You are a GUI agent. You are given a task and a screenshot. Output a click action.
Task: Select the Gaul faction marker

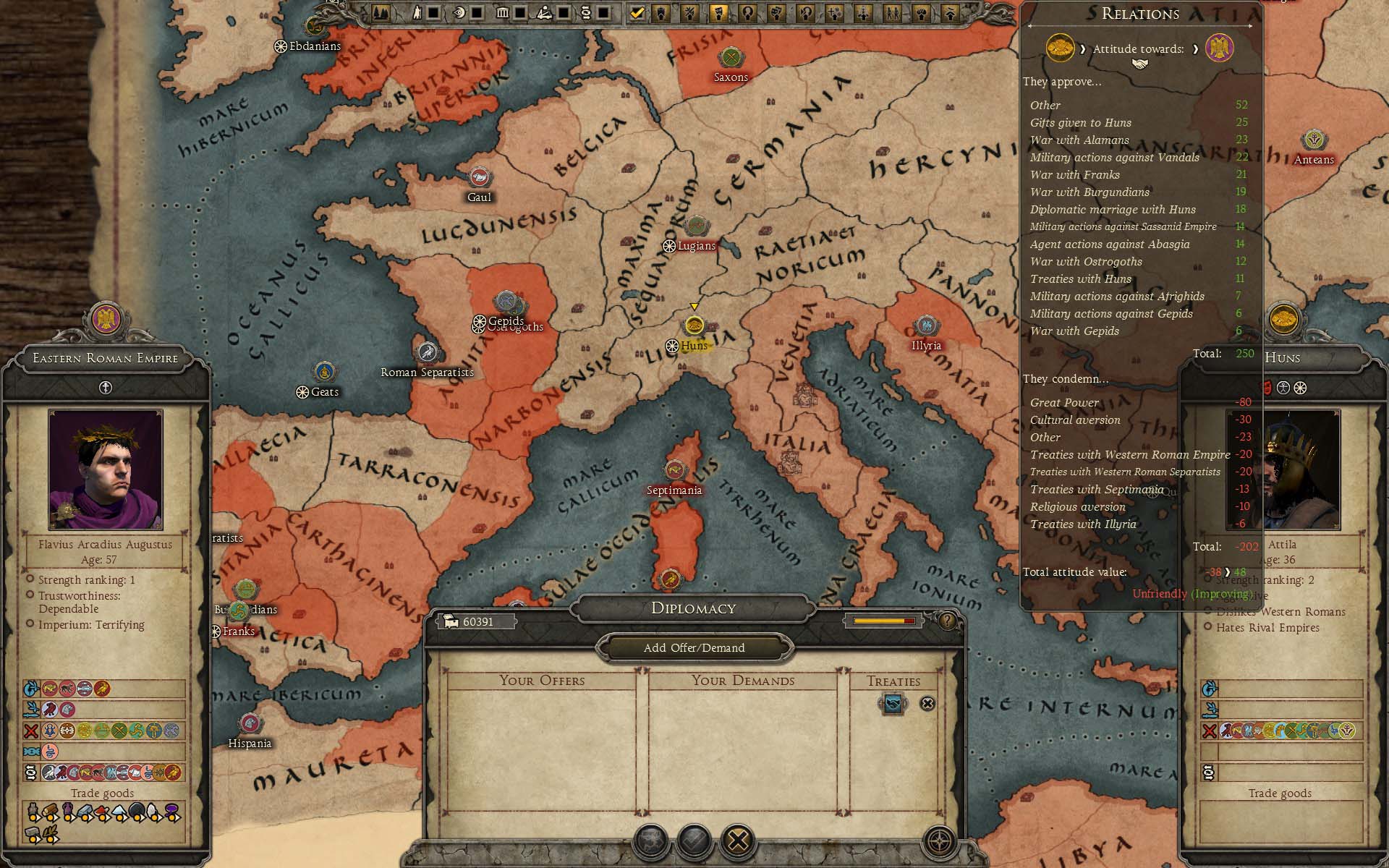[479, 177]
